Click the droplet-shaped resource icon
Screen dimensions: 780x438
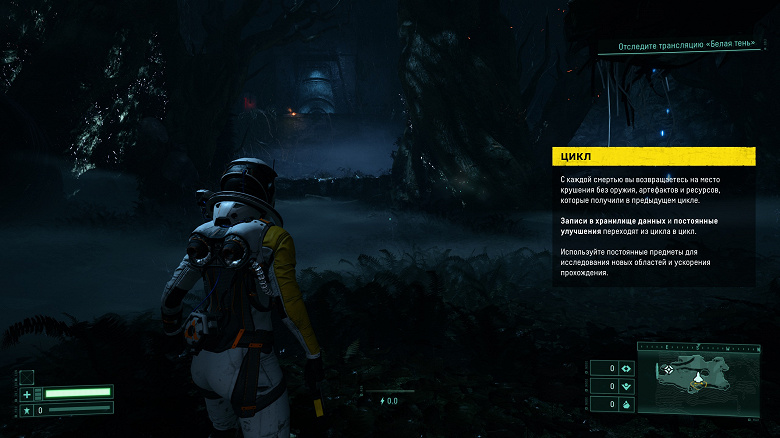click(626, 403)
